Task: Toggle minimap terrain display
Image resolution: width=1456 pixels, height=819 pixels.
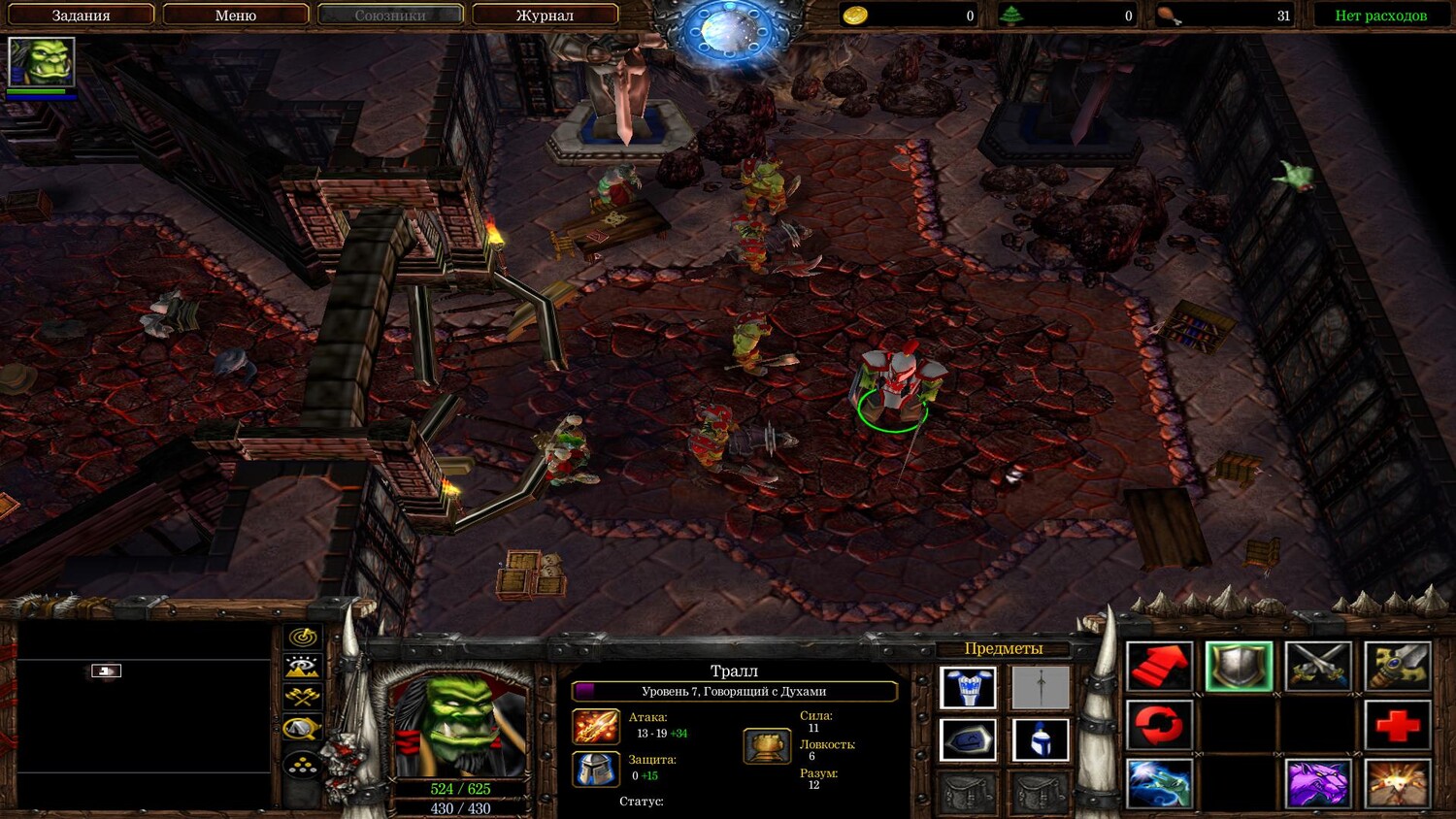Action: pyautogui.click(x=303, y=667)
